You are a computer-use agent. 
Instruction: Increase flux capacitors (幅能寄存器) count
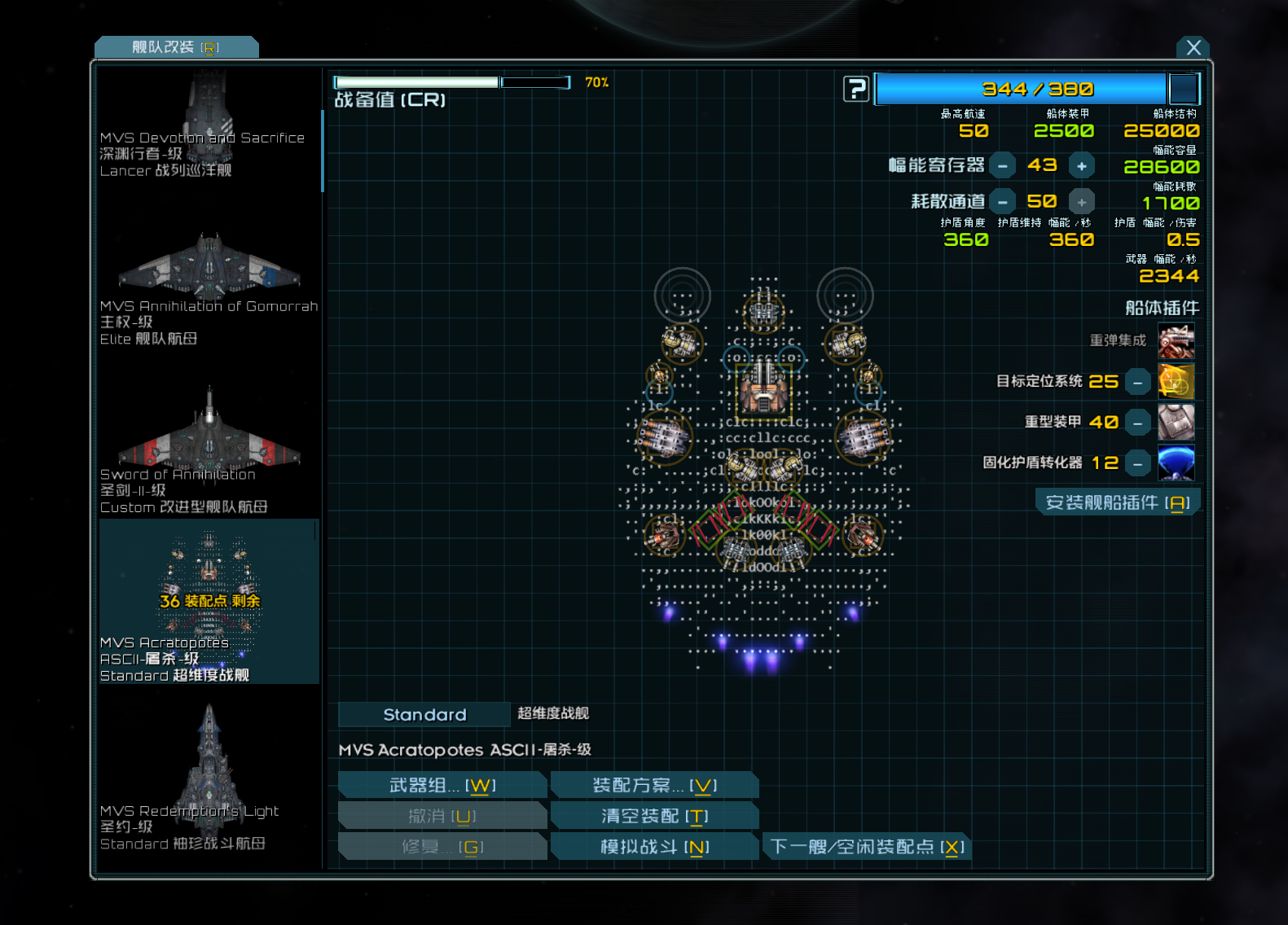(1081, 166)
